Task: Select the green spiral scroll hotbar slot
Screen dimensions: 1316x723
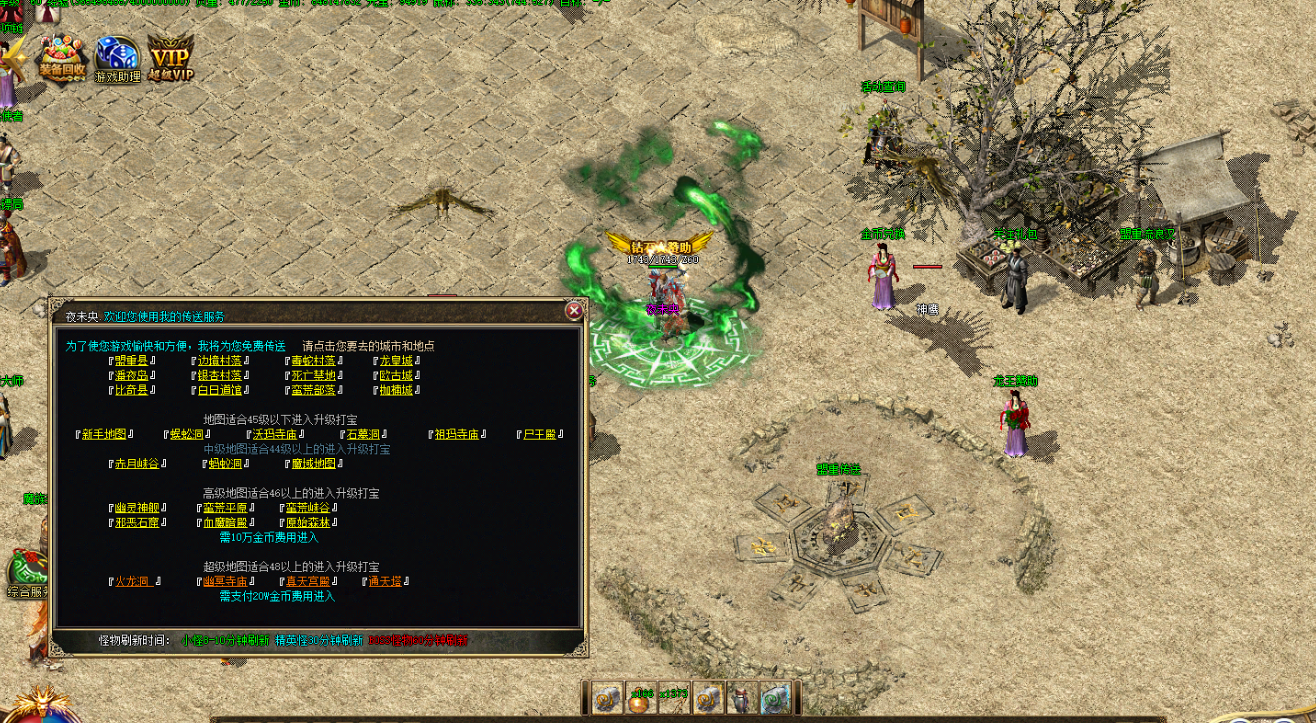Action: pos(775,699)
